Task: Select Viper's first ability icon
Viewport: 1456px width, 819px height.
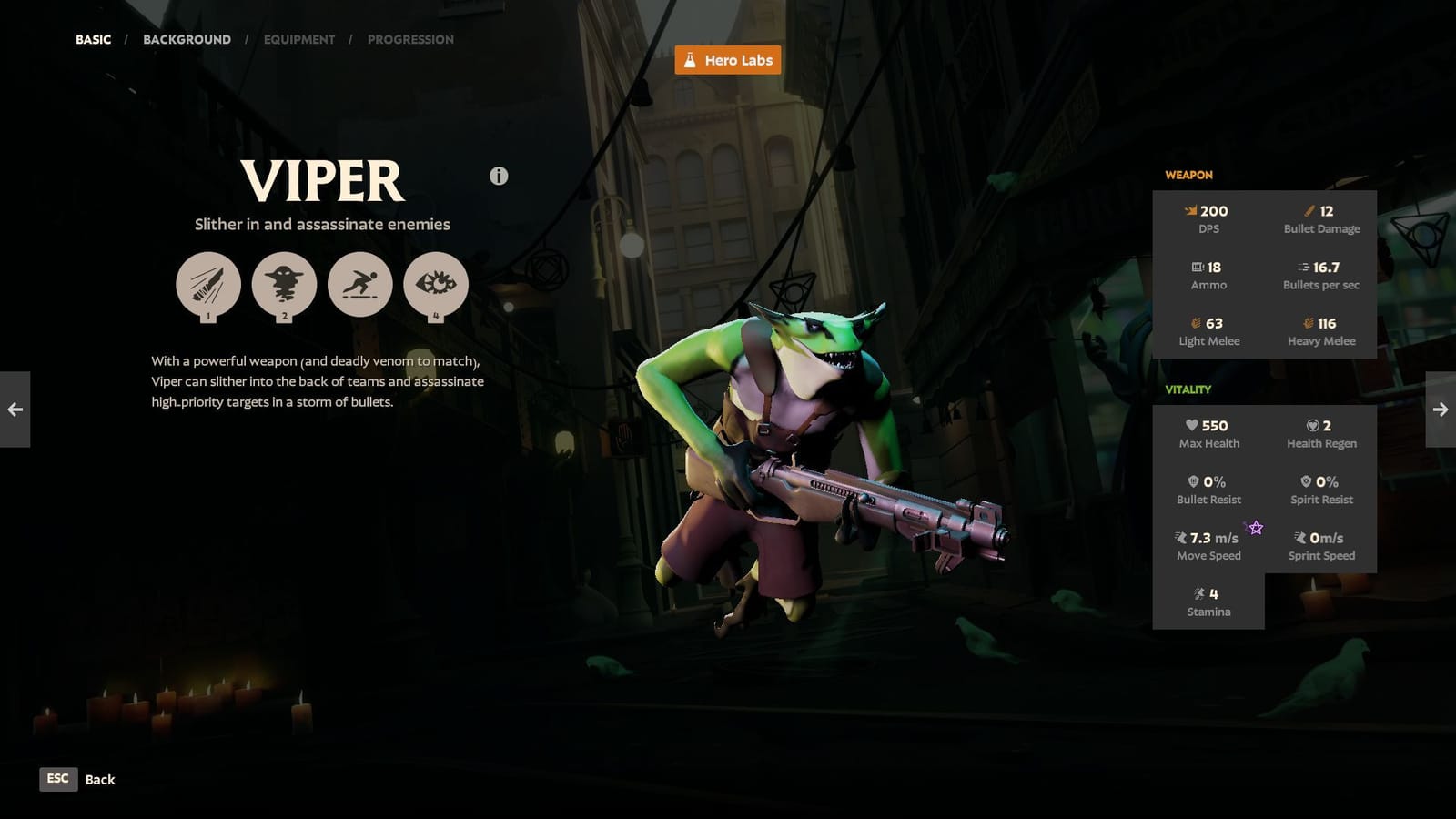Action: click(x=207, y=285)
